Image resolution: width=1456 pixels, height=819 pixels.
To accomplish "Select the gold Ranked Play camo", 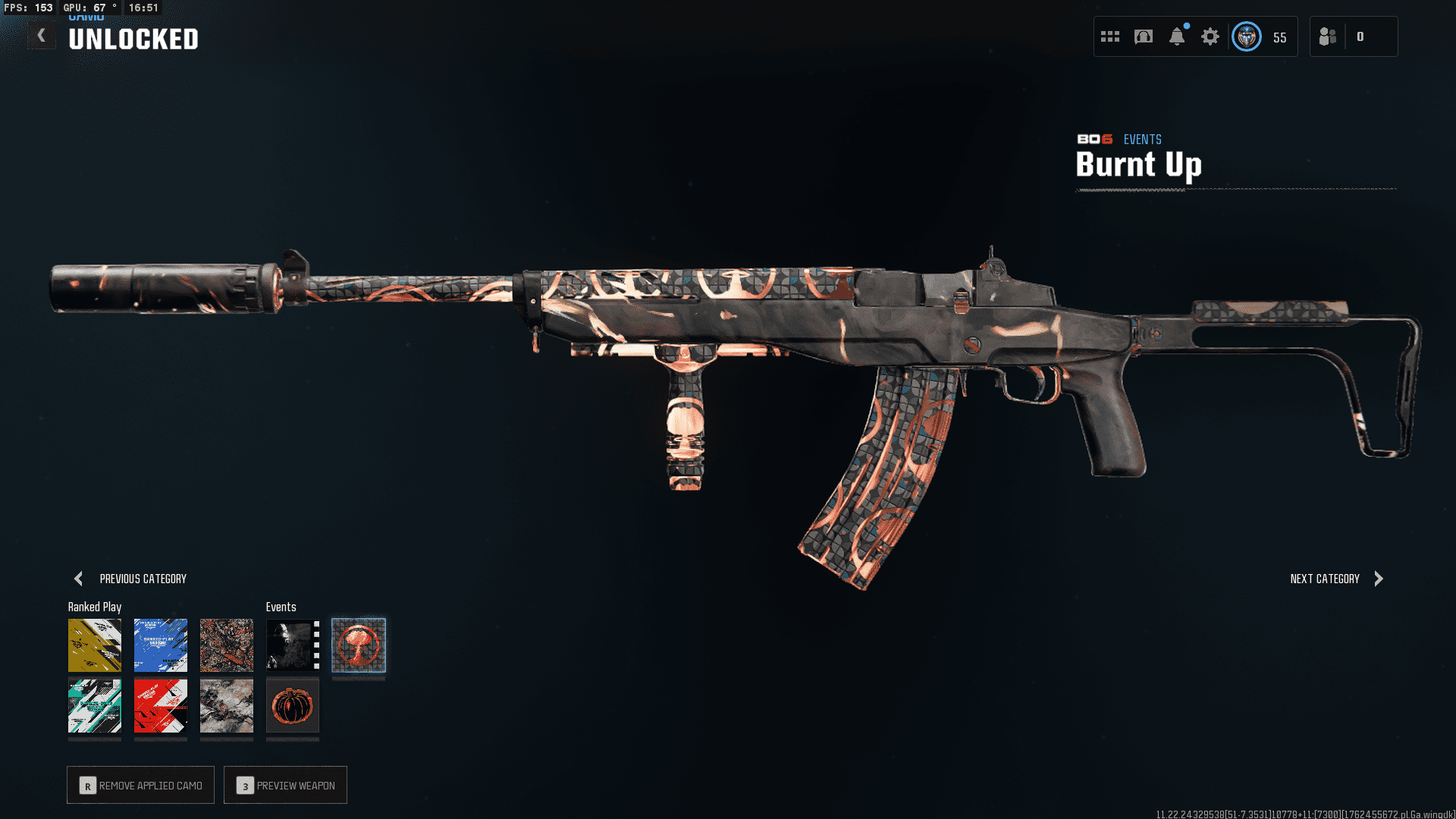I will 95,645.
